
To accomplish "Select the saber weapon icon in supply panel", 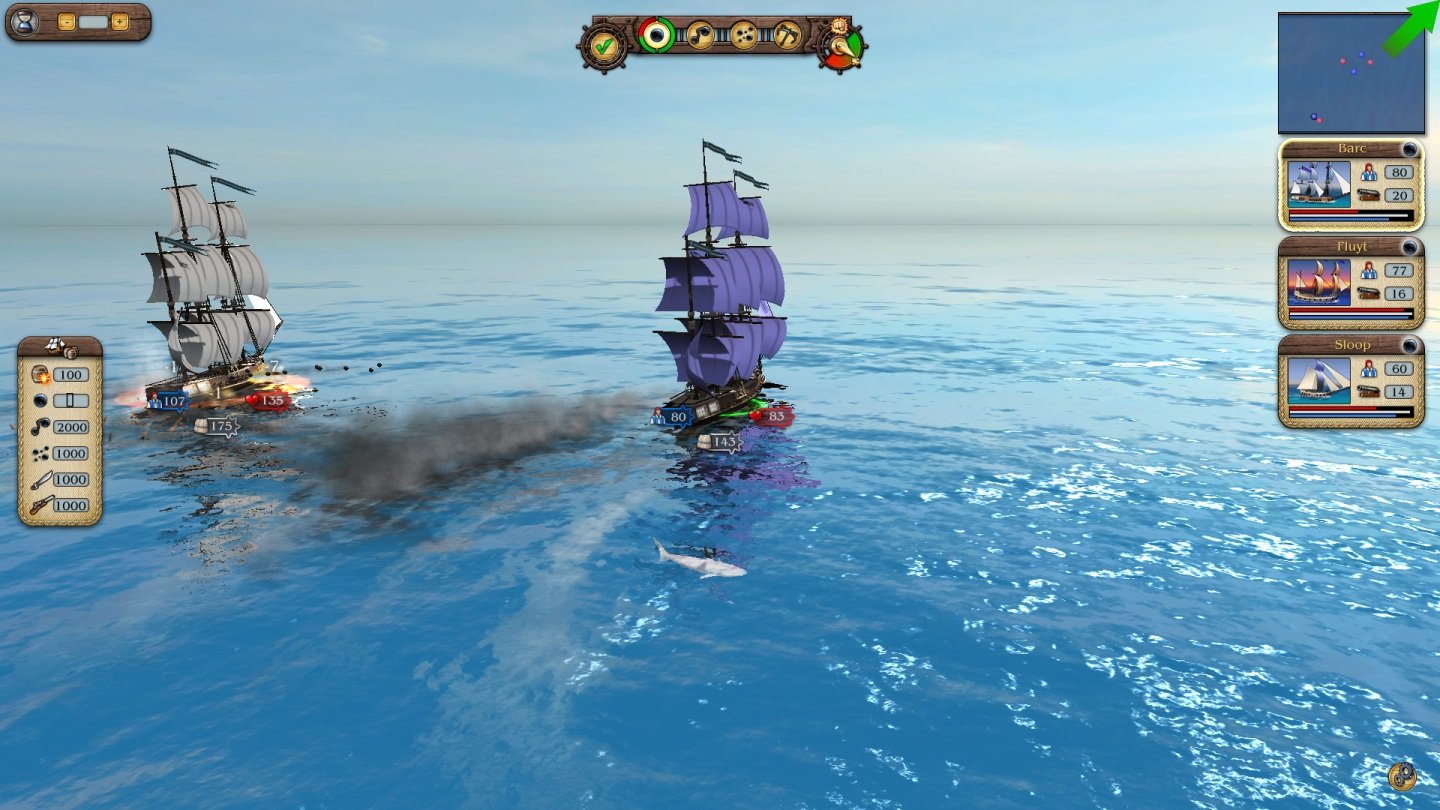I will point(42,479).
